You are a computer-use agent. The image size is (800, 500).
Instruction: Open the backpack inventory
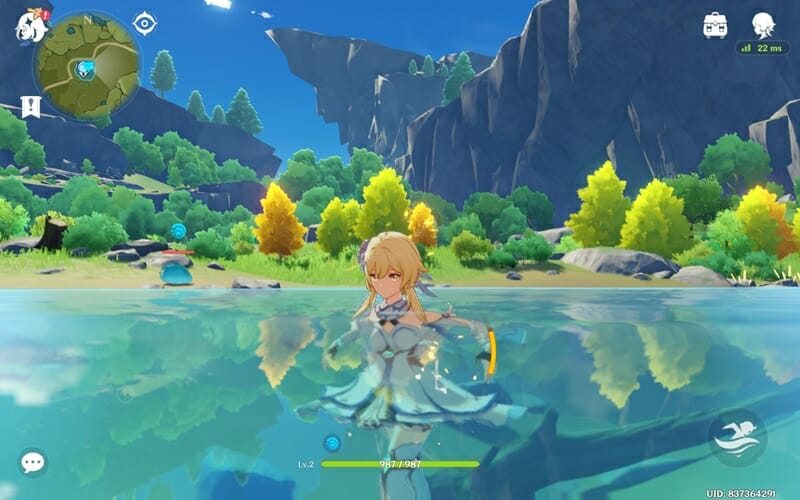[x=715, y=26]
